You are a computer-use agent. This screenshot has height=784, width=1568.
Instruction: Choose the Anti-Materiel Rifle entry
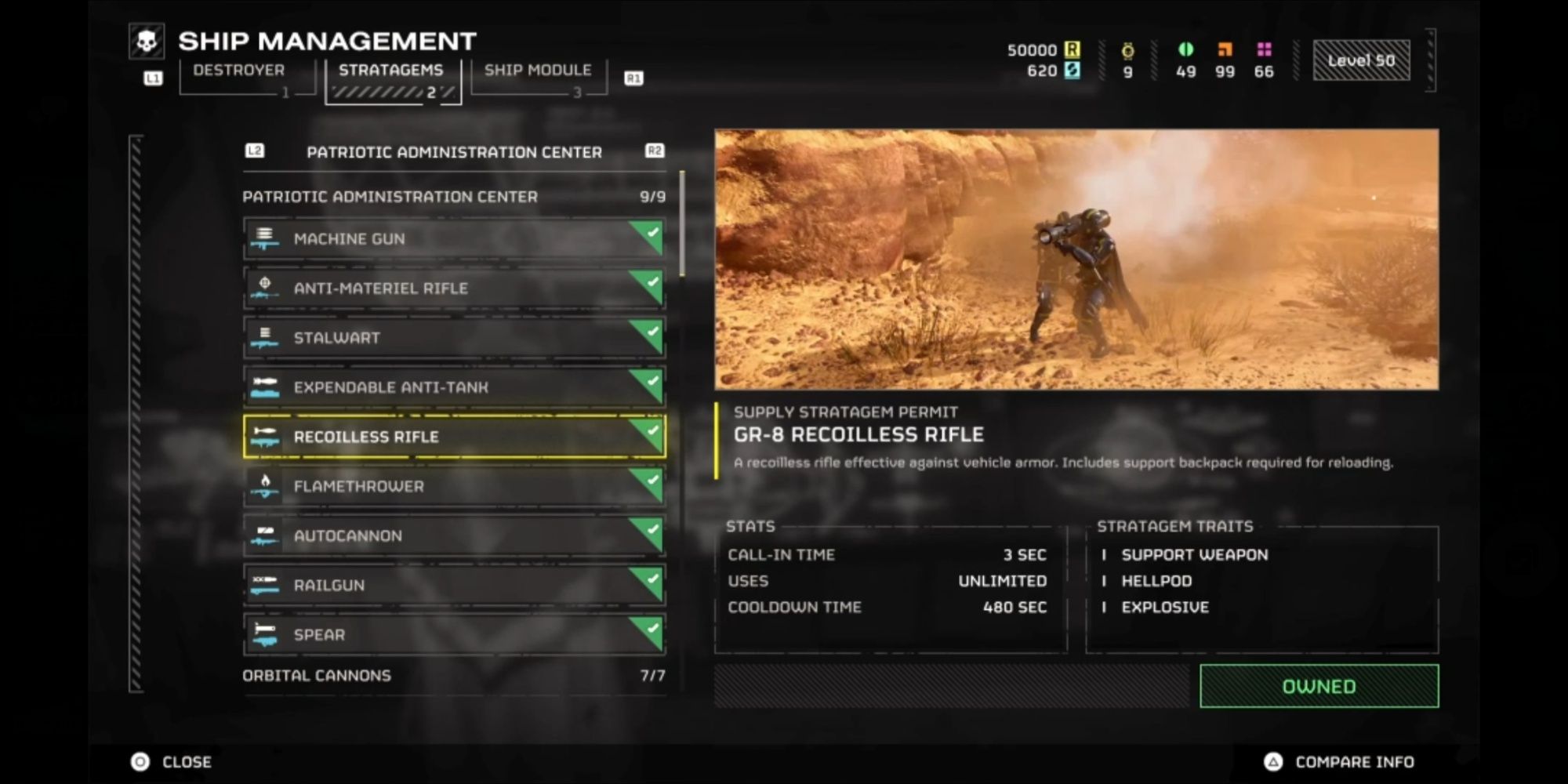pos(454,289)
